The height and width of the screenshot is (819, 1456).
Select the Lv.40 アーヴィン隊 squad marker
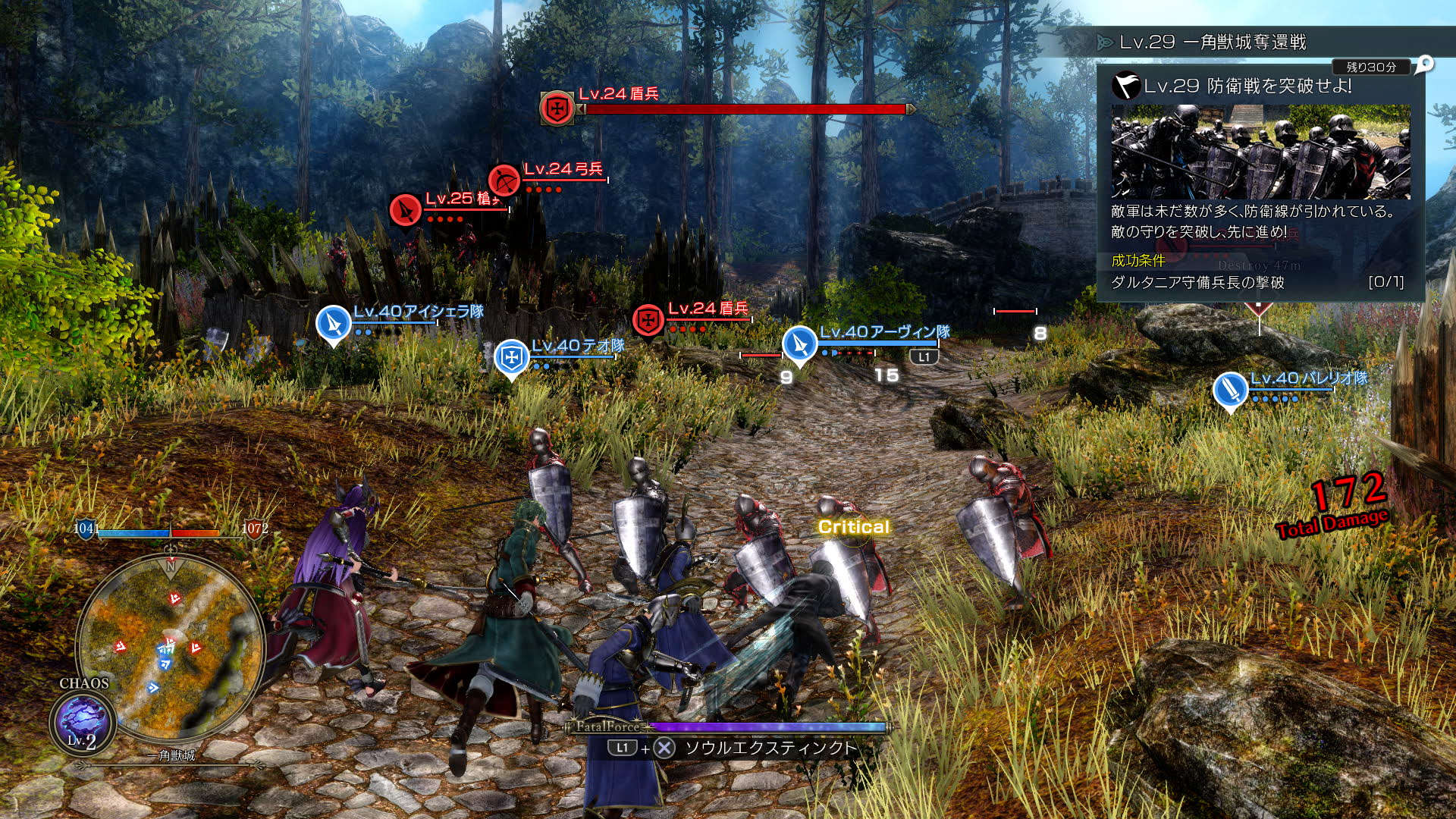click(x=799, y=344)
